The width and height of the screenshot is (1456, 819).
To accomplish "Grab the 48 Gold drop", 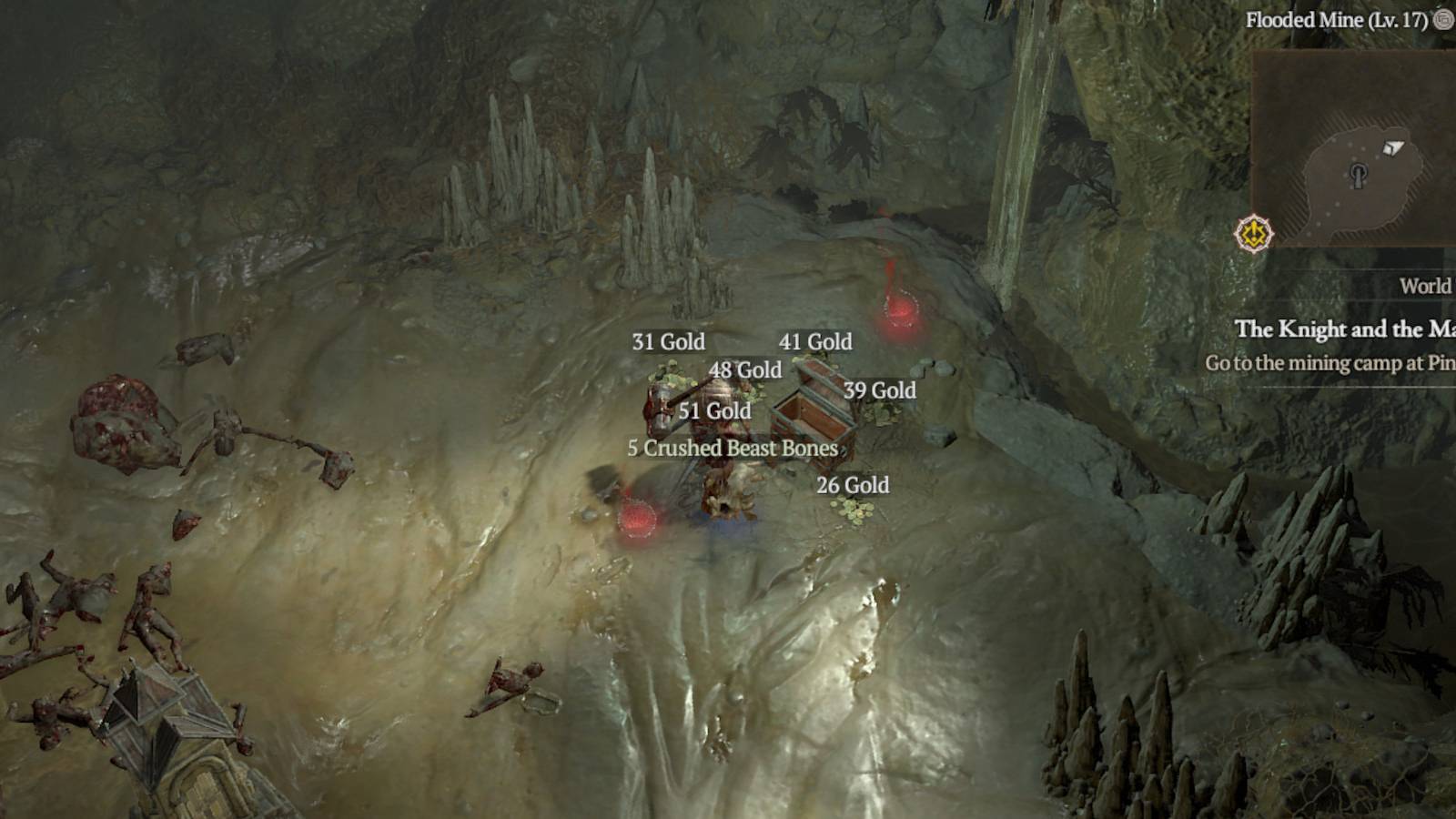I will [x=745, y=370].
